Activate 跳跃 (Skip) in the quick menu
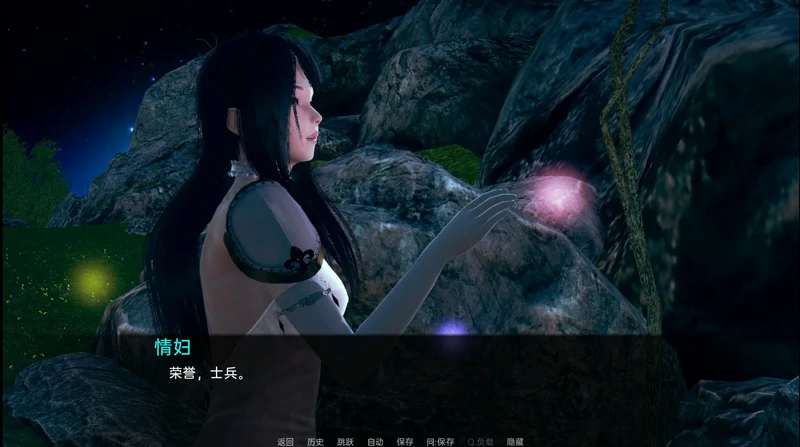 [345, 441]
